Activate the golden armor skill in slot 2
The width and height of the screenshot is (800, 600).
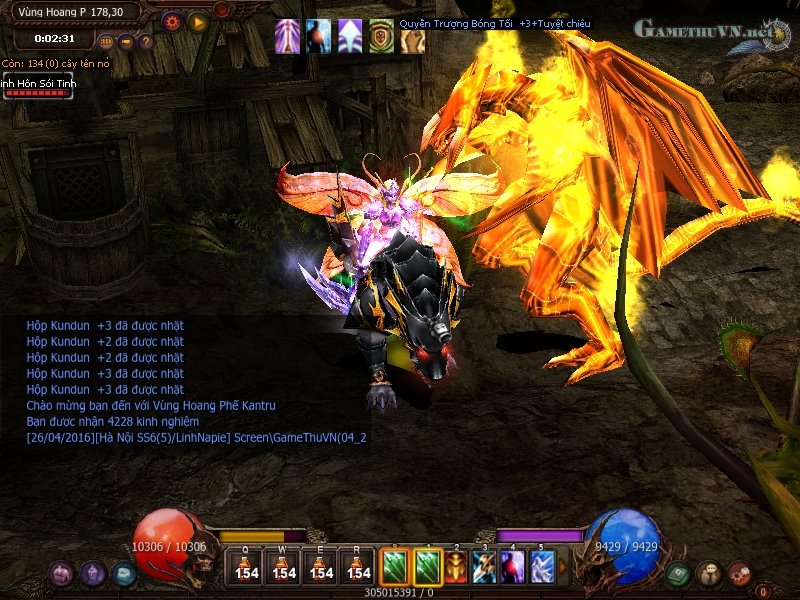pos(456,567)
